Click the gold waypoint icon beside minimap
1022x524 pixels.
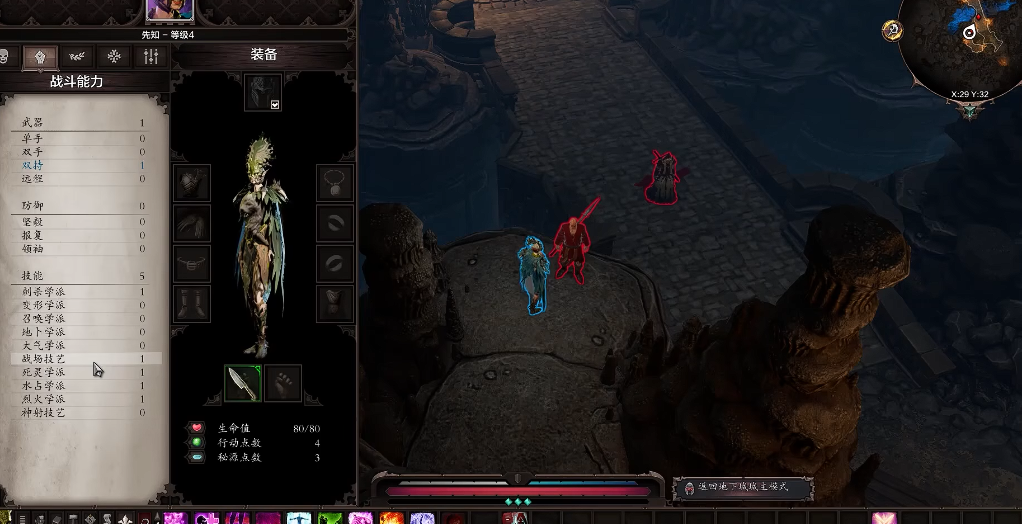point(892,30)
